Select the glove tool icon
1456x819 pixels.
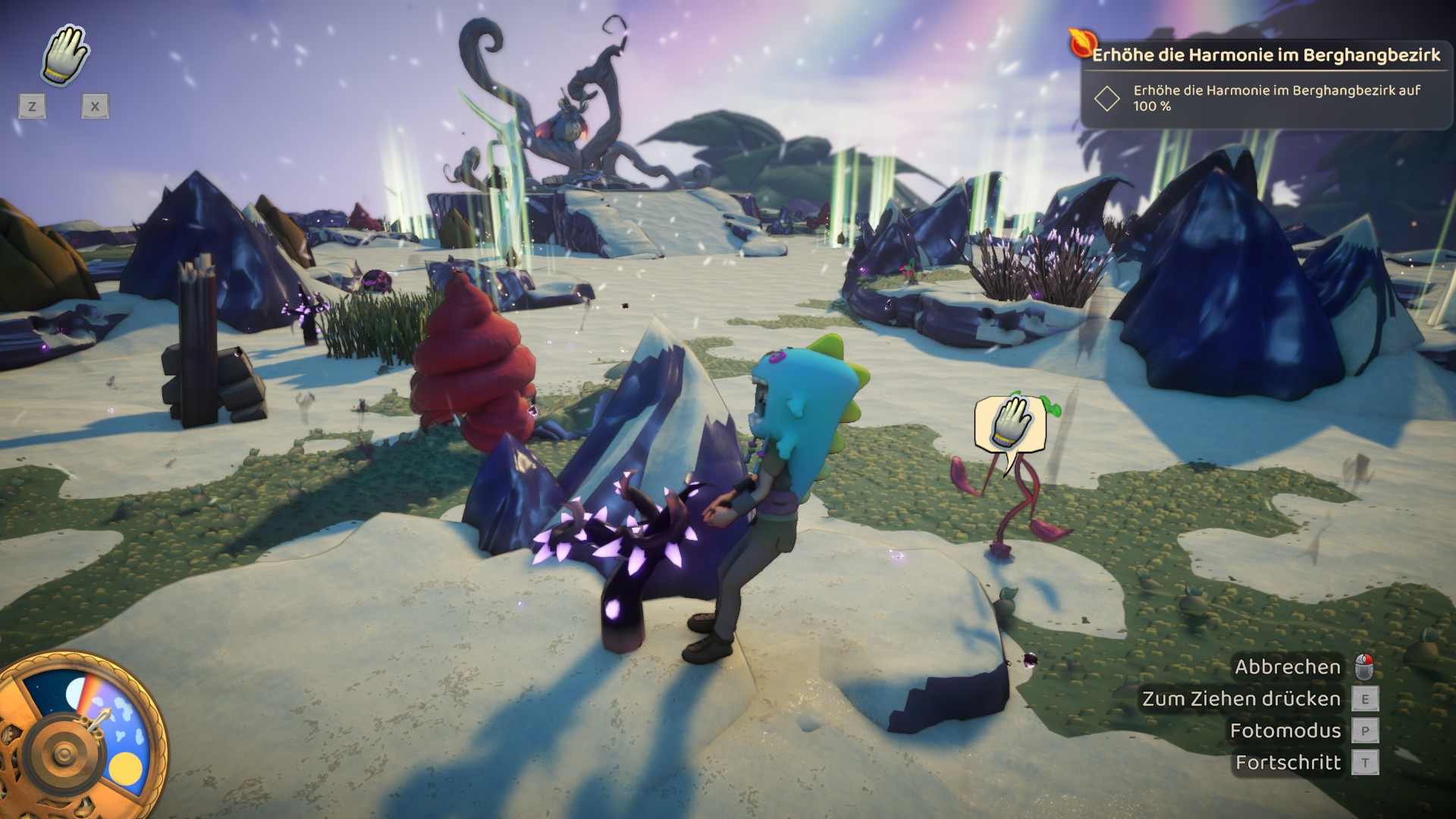pyautogui.click(x=65, y=55)
